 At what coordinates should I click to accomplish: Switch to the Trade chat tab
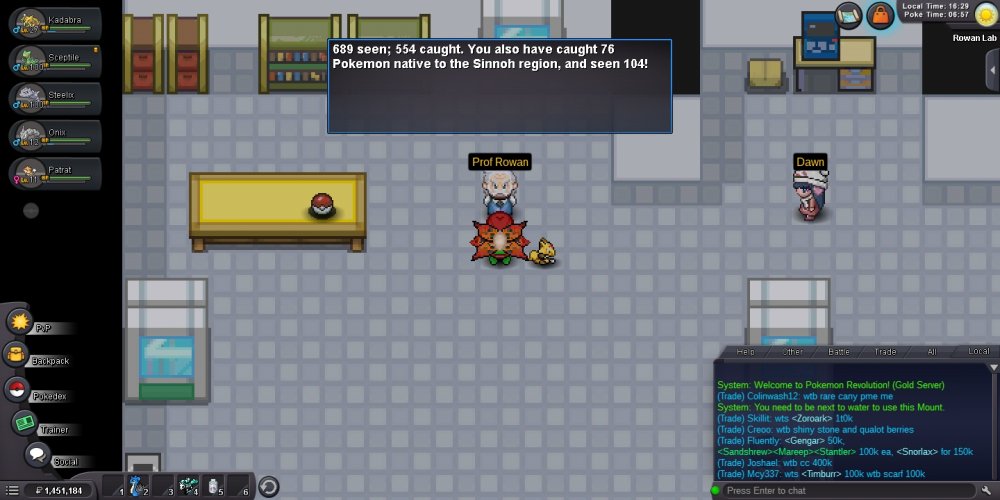click(x=885, y=352)
